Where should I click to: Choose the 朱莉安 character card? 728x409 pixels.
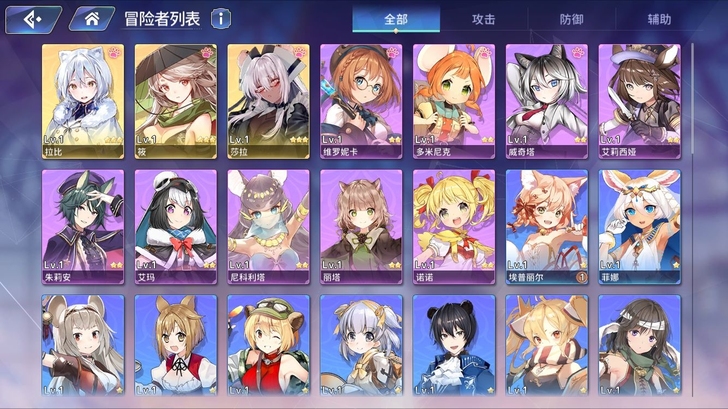[82, 226]
